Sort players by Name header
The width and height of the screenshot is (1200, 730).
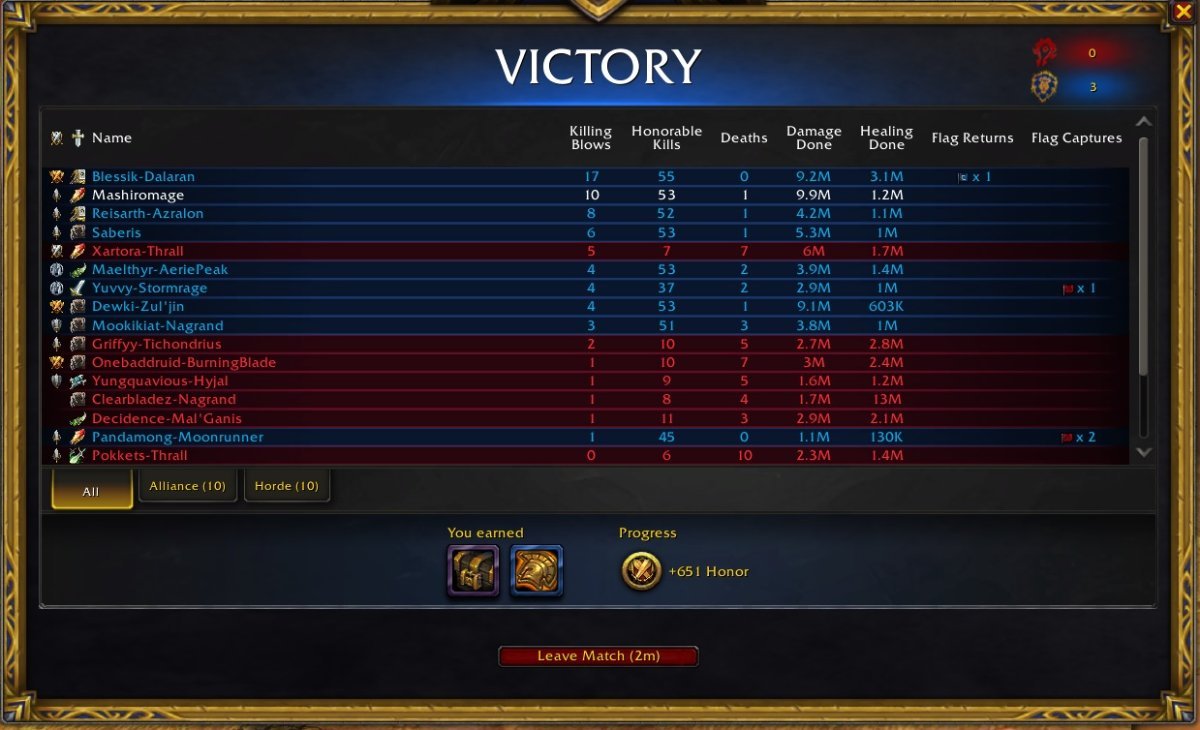(112, 138)
